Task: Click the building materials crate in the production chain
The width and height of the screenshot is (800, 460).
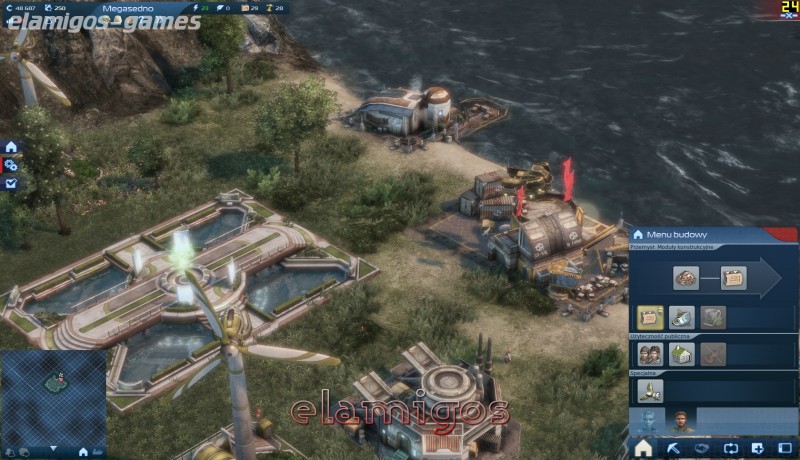Action: click(x=733, y=278)
